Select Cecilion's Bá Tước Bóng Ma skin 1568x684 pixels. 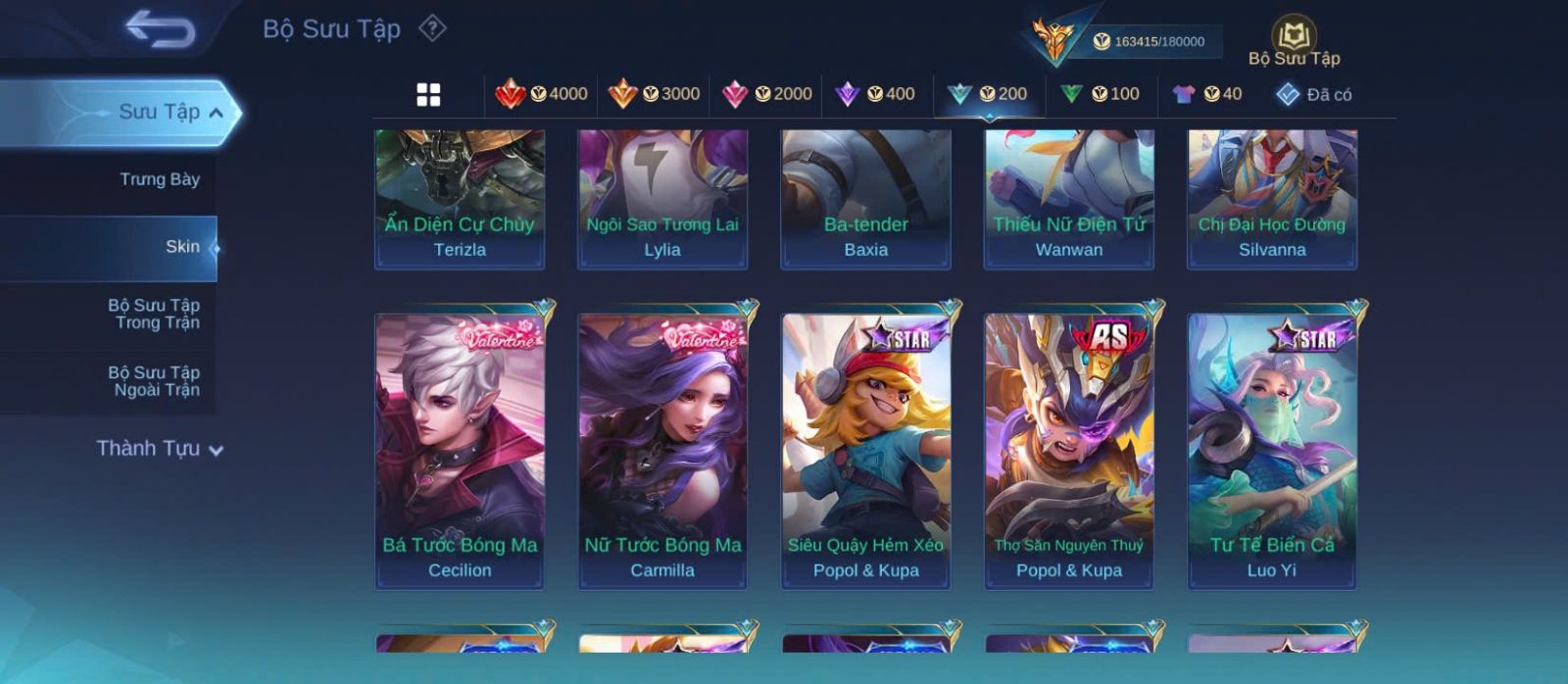pyautogui.click(x=460, y=451)
